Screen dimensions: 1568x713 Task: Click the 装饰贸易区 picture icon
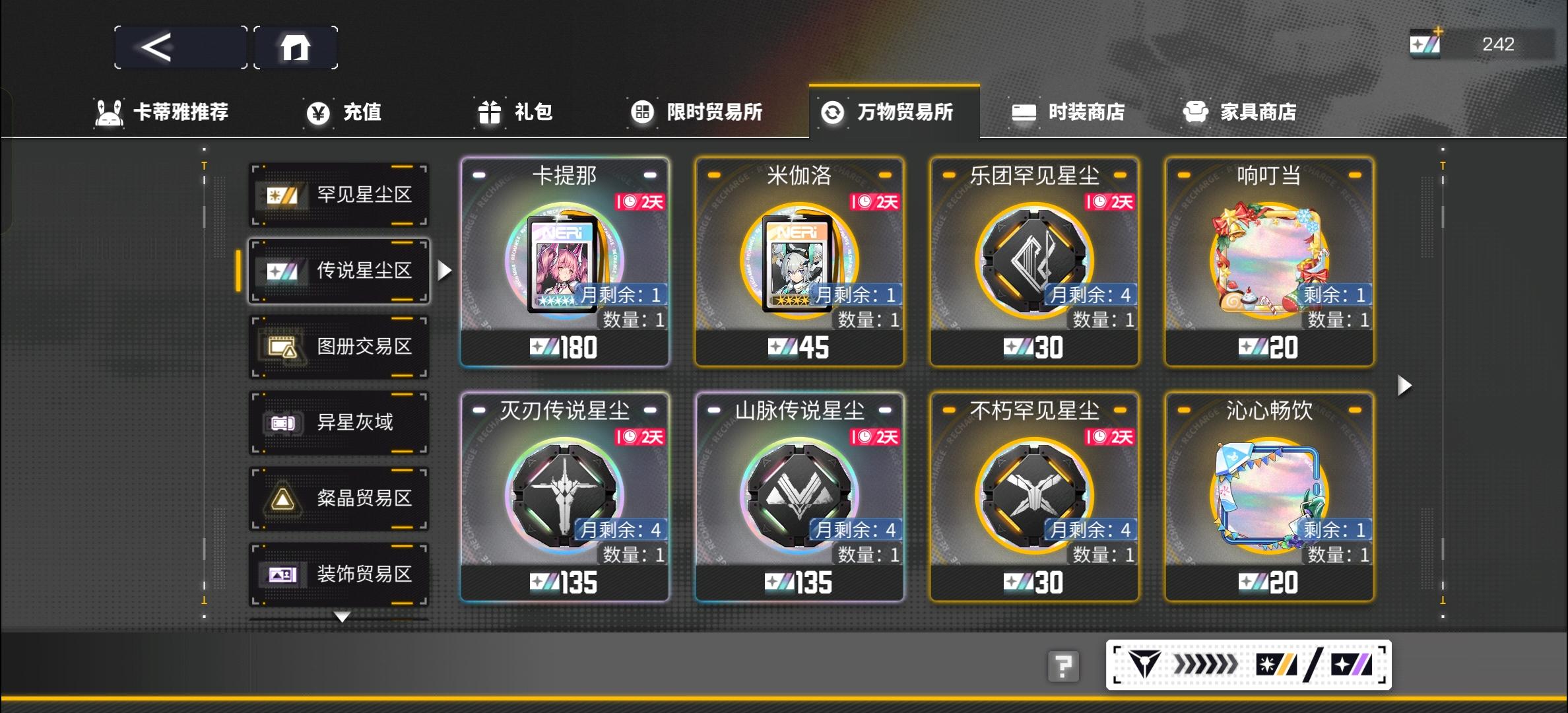click(282, 576)
